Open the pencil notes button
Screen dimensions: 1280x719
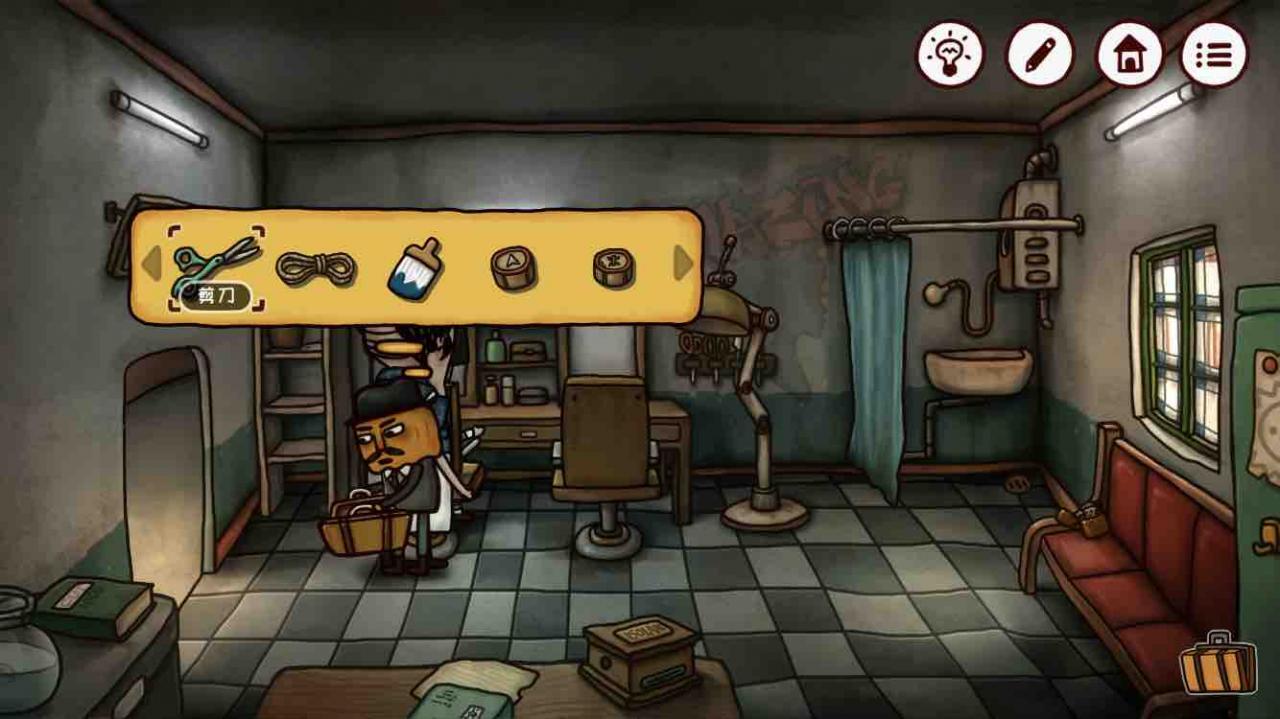click(x=1040, y=54)
